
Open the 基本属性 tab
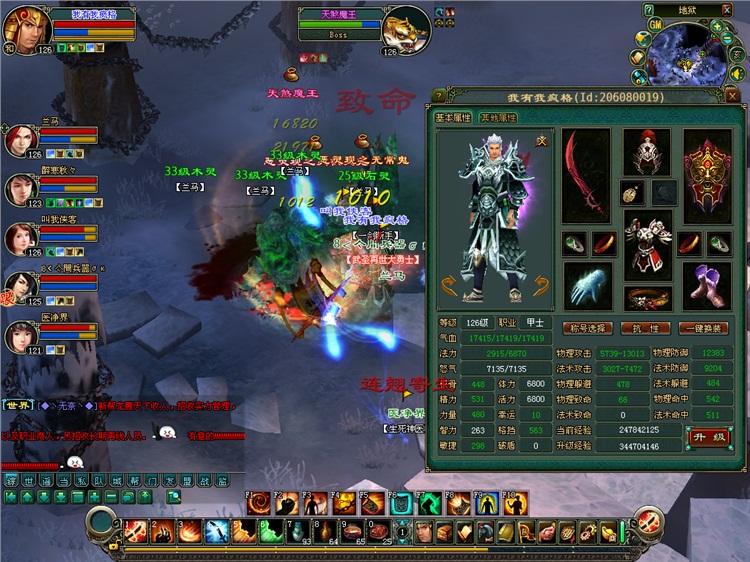(454, 118)
